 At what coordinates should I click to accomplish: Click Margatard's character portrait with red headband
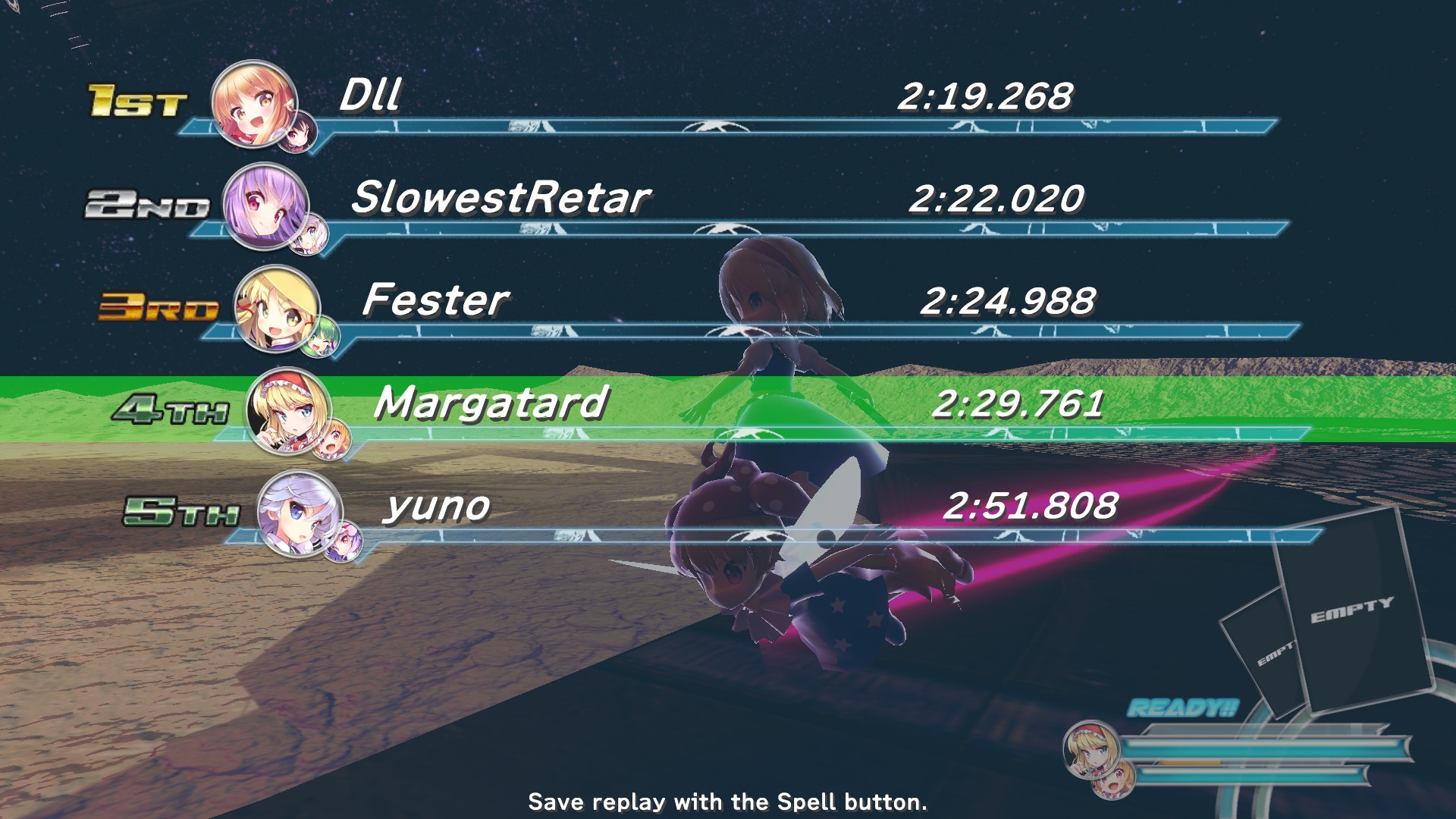(288, 410)
